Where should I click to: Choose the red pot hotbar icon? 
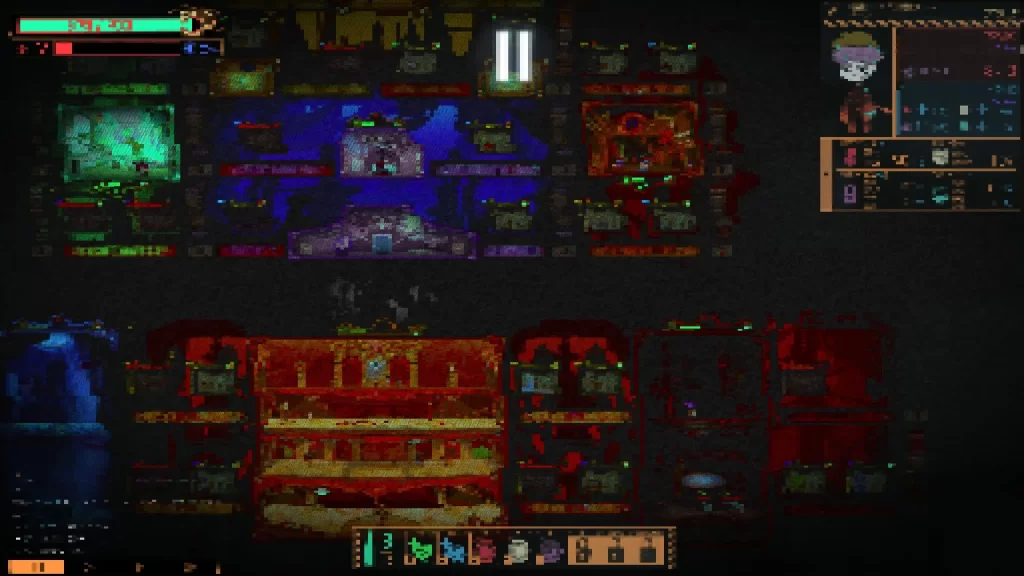[485, 549]
